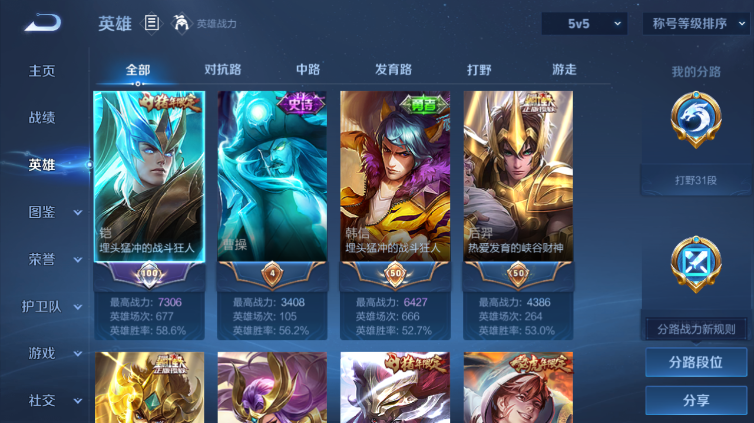Open the 荣誉 sidebar section
Image resolution: width=754 pixels, height=423 pixels.
(x=42, y=259)
